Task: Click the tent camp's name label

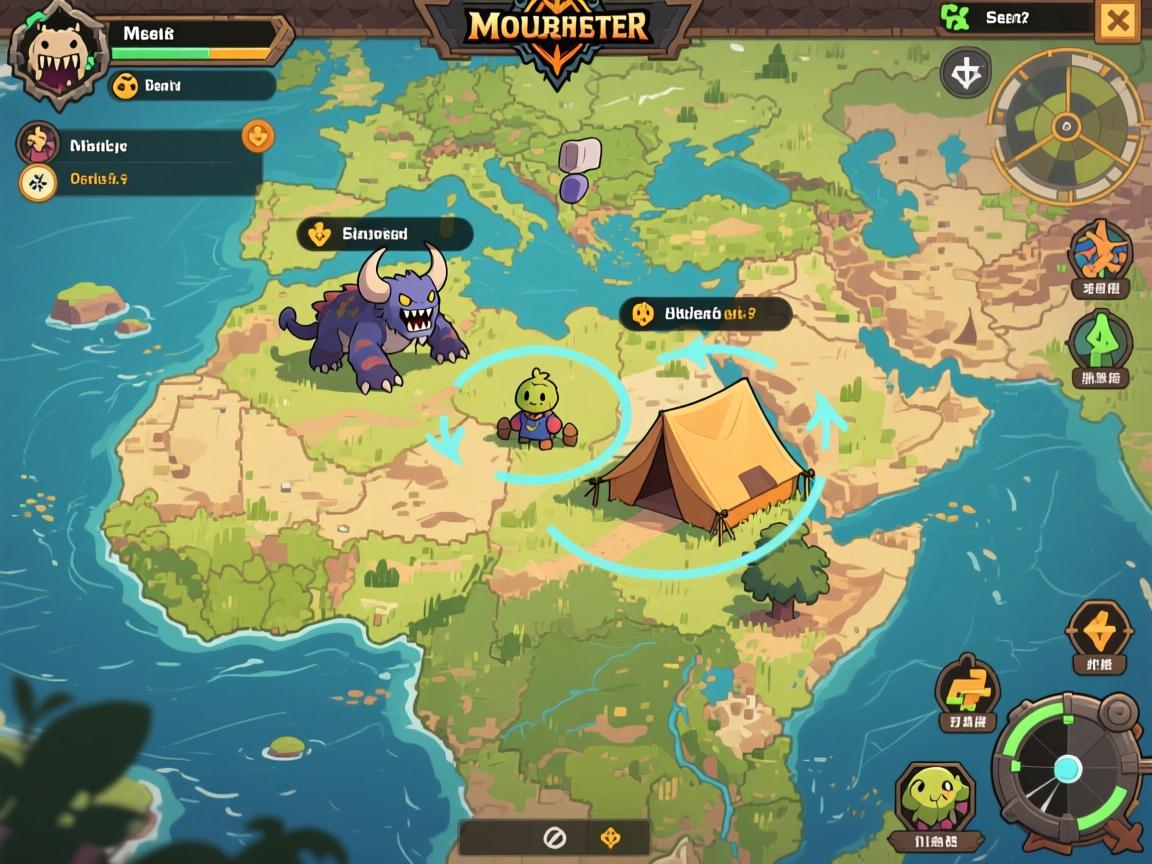Action: 706,314
